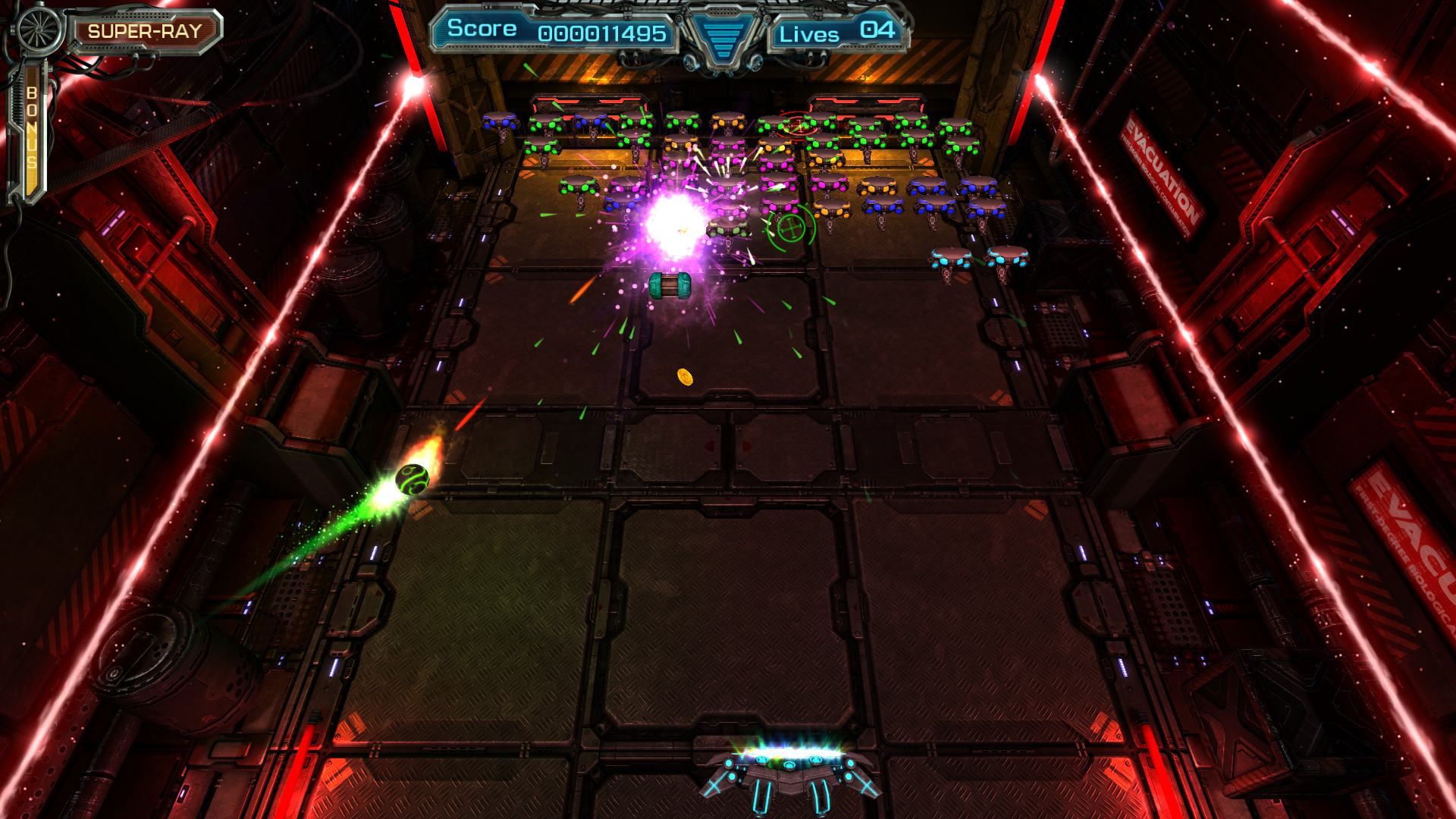This screenshot has height=819, width=1456.
Task: Click the SUPER-RAY power-up label
Action: (145, 31)
